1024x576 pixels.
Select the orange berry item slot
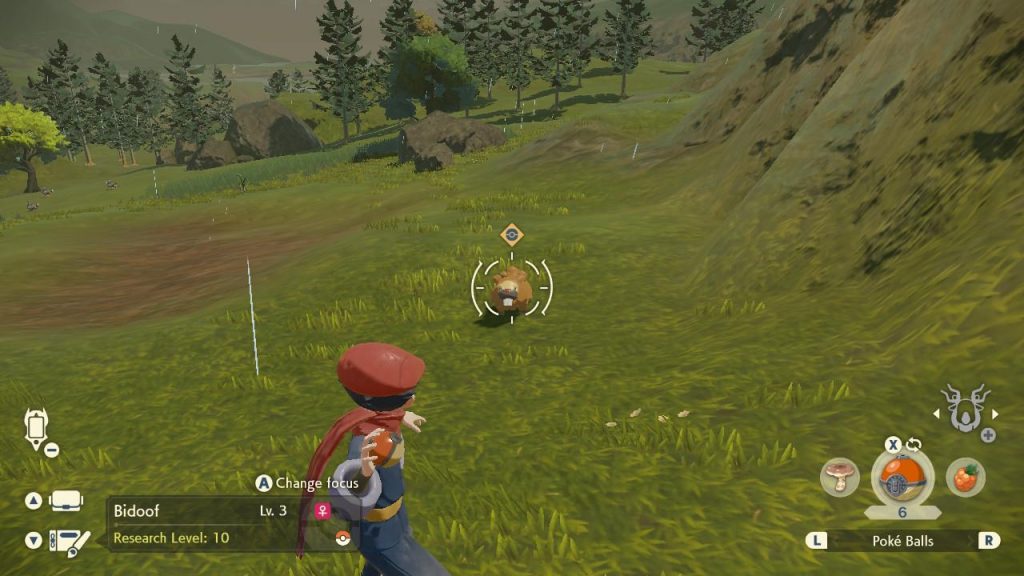[x=965, y=477]
